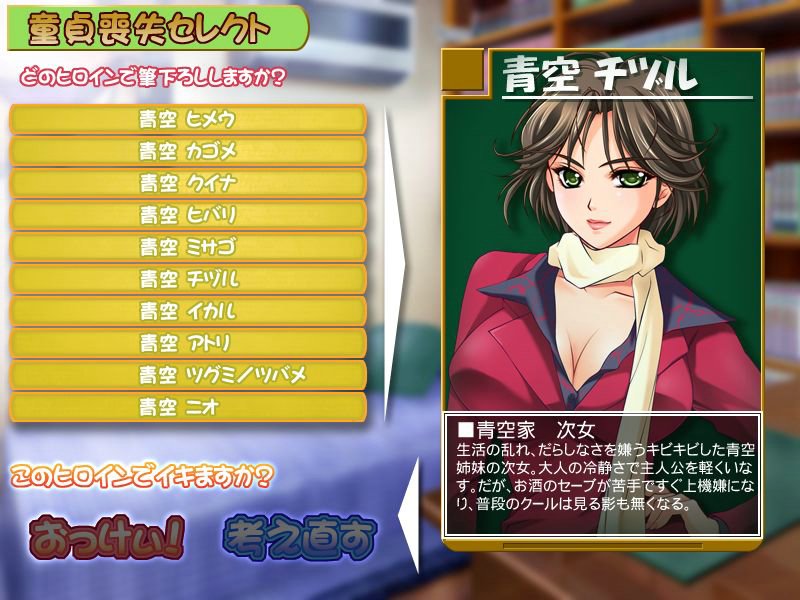Pick the 青空 クイナ row
The width and height of the screenshot is (800, 600).
click(188, 183)
